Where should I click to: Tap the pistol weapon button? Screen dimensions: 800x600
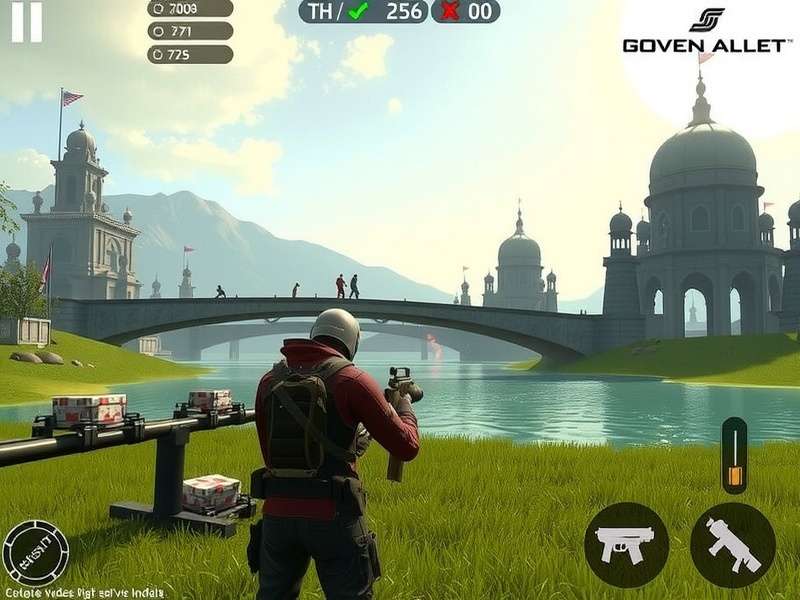coord(626,544)
